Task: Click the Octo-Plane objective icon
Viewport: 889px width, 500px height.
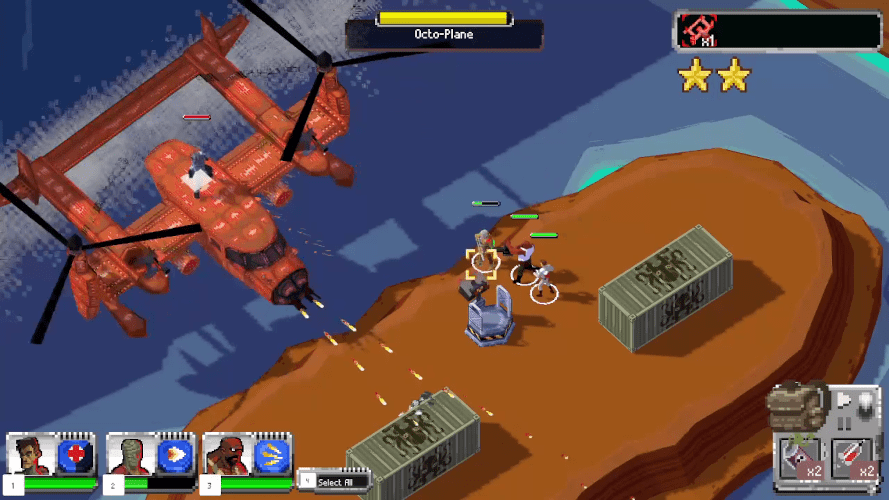Action: click(x=696, y=31)
